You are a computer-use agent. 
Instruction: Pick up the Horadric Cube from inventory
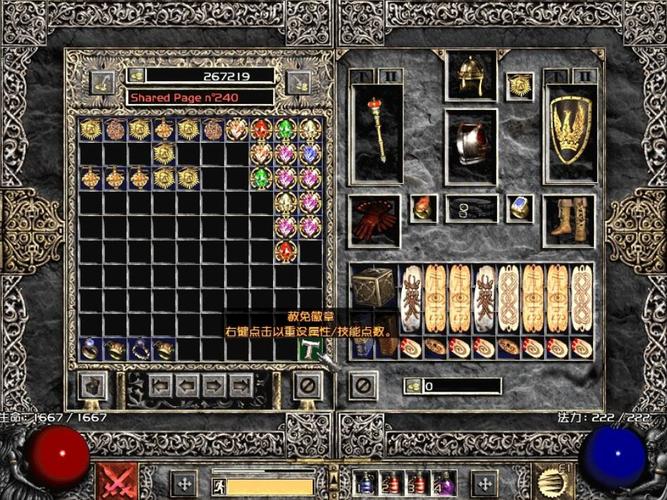point(372,288)
